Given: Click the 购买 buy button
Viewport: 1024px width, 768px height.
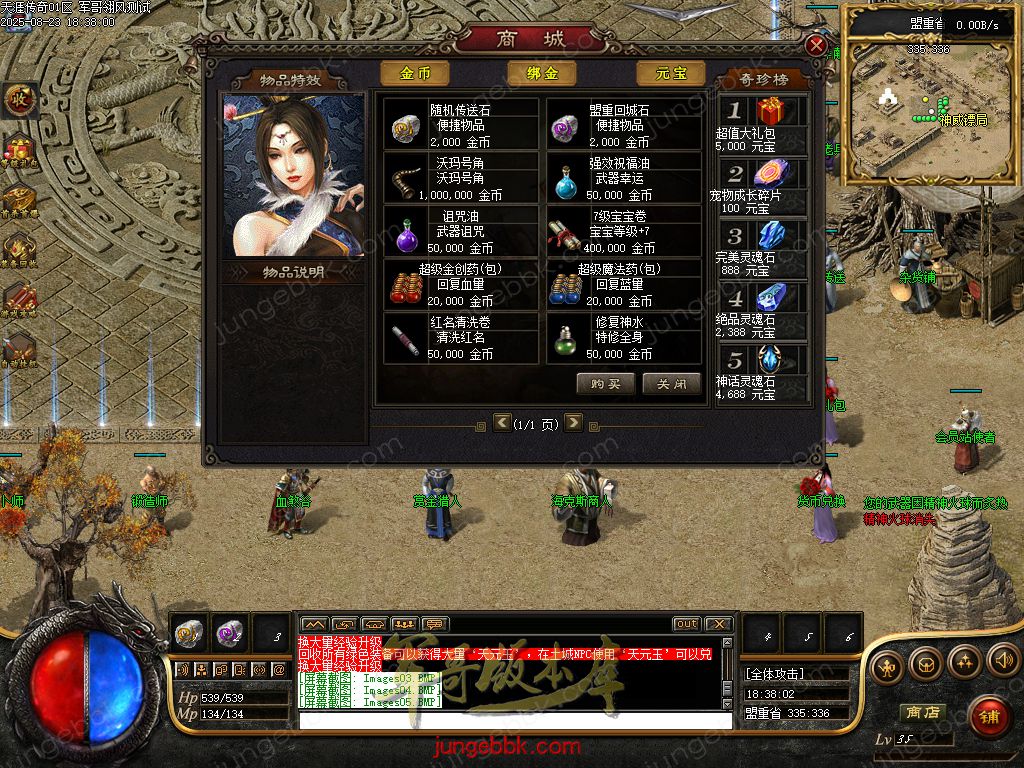Looking at the screenshot, I should click(x=605, y=384).
